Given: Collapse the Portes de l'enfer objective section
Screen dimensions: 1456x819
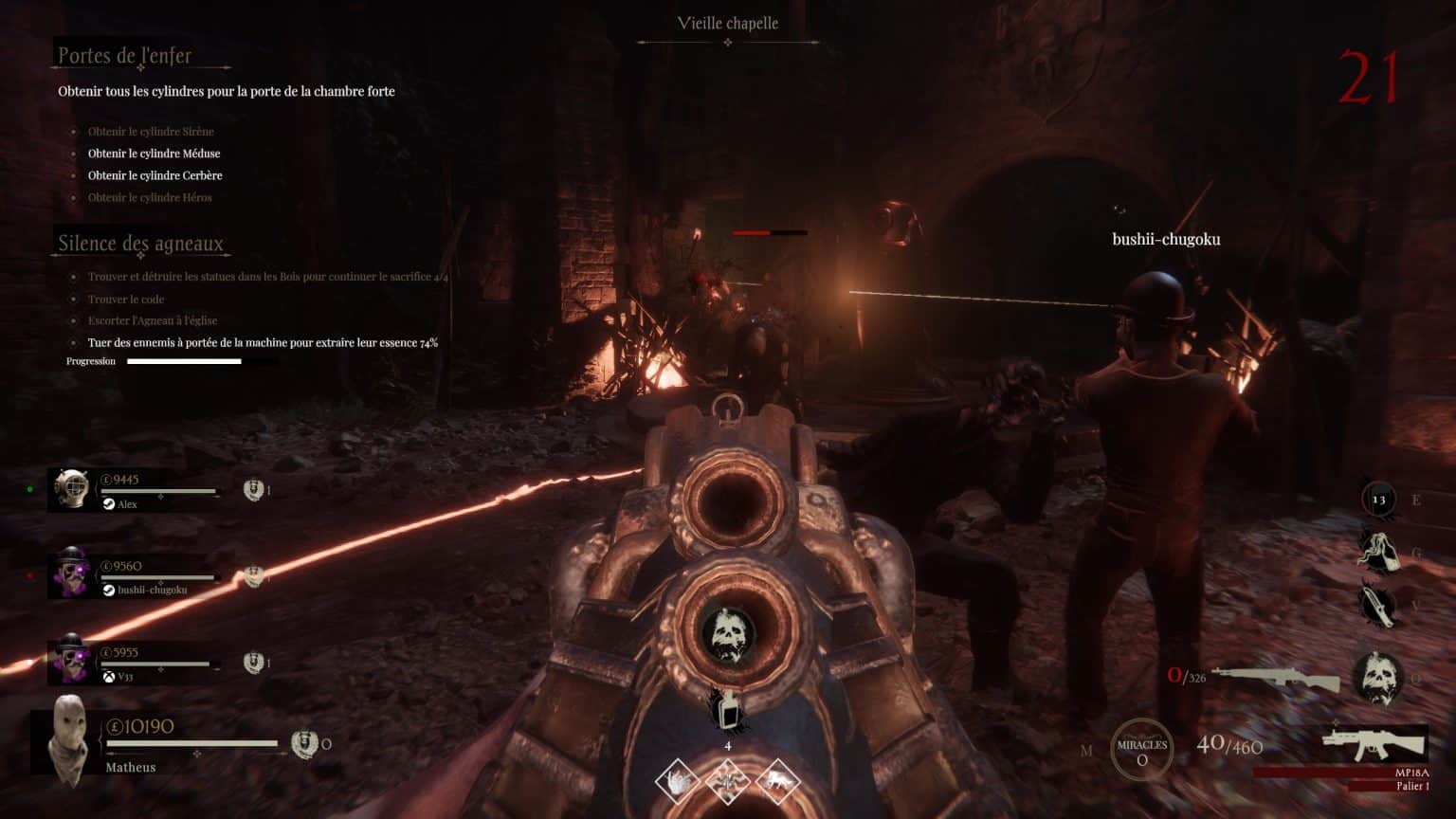Looking at the screenshot, I should coord(124,56).
